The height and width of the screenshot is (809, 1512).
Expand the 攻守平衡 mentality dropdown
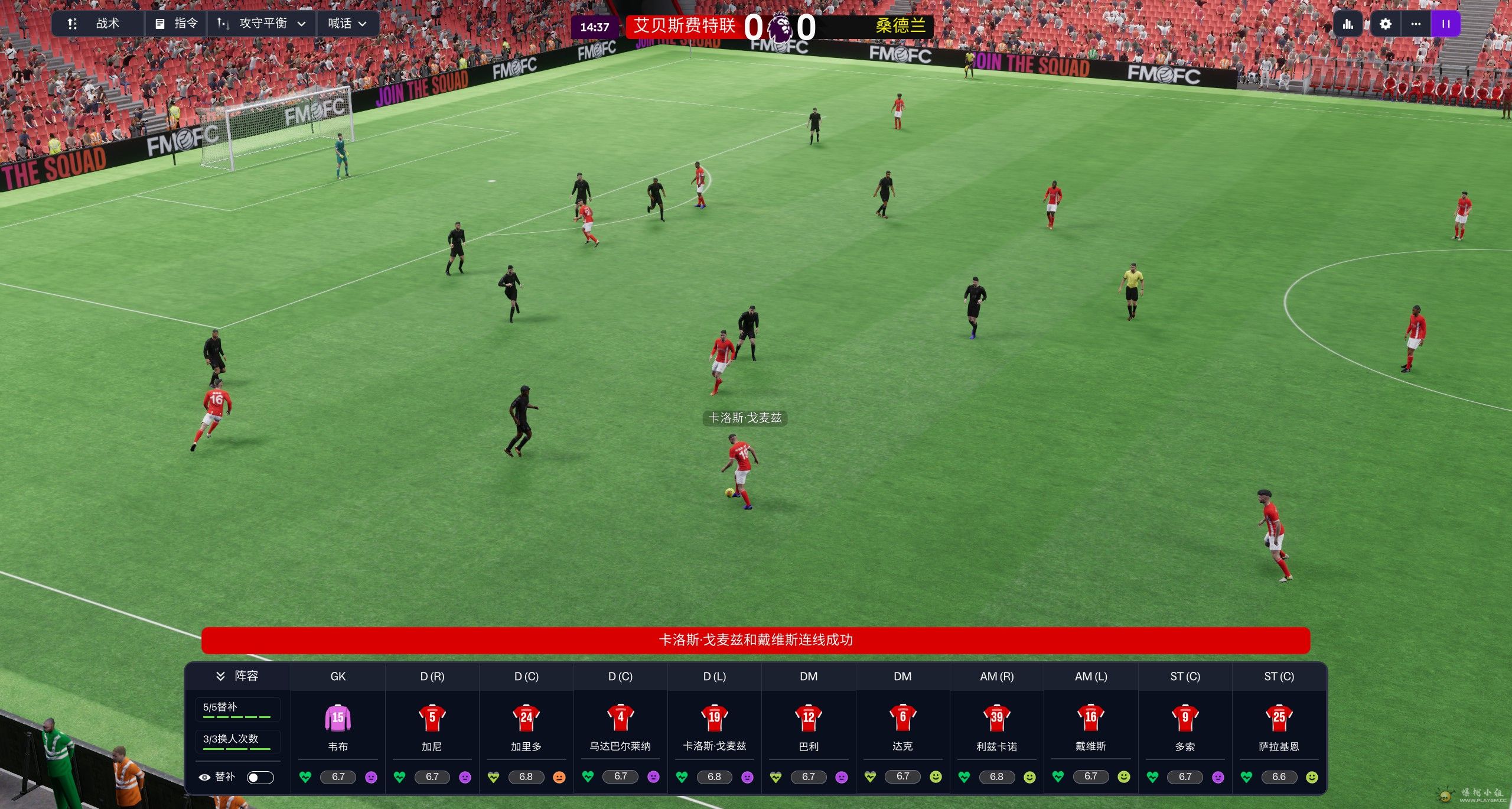tap(262, 24)
